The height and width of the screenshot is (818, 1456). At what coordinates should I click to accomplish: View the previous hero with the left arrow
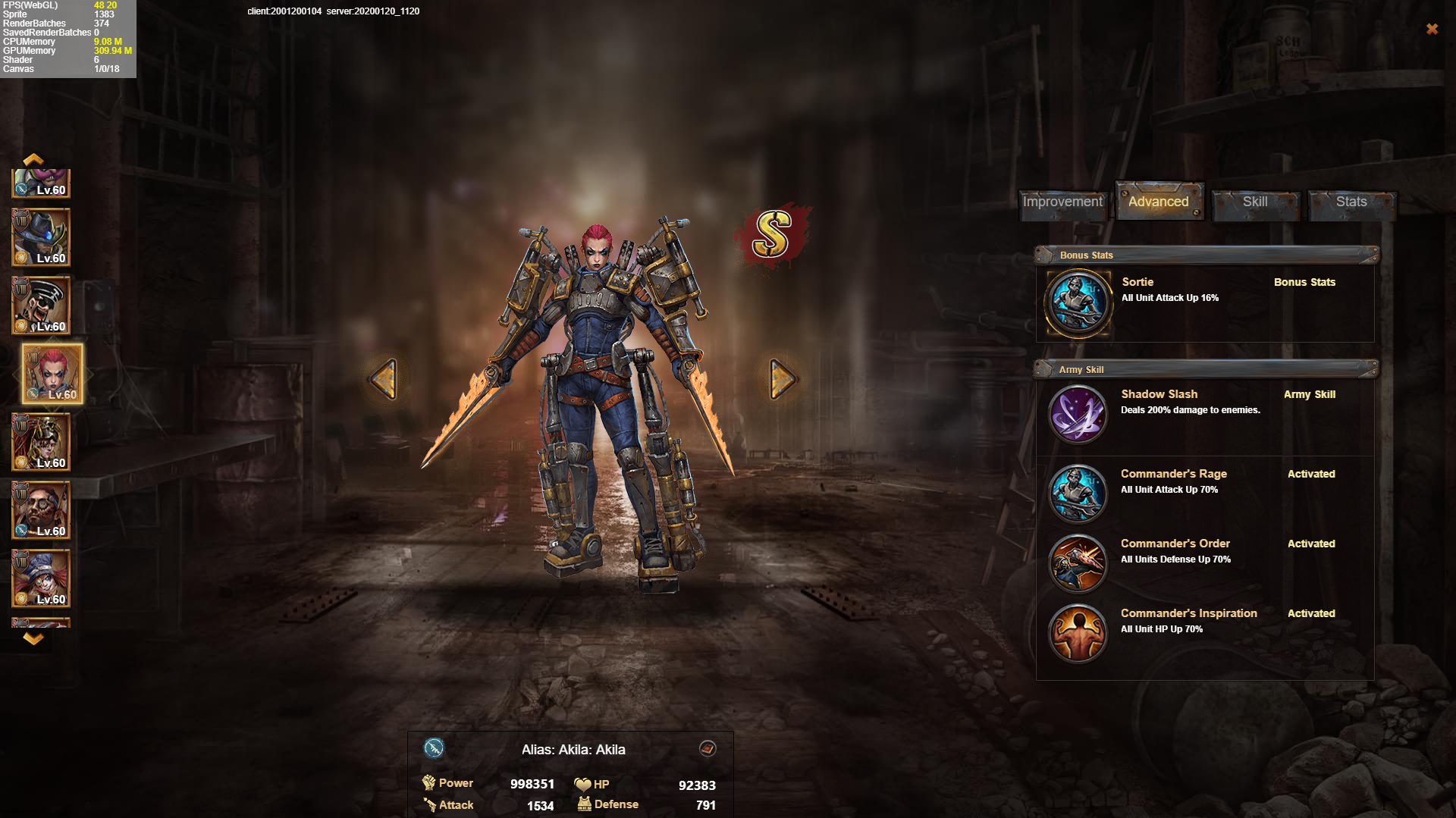pyautogui.click(x=384, y=378)
